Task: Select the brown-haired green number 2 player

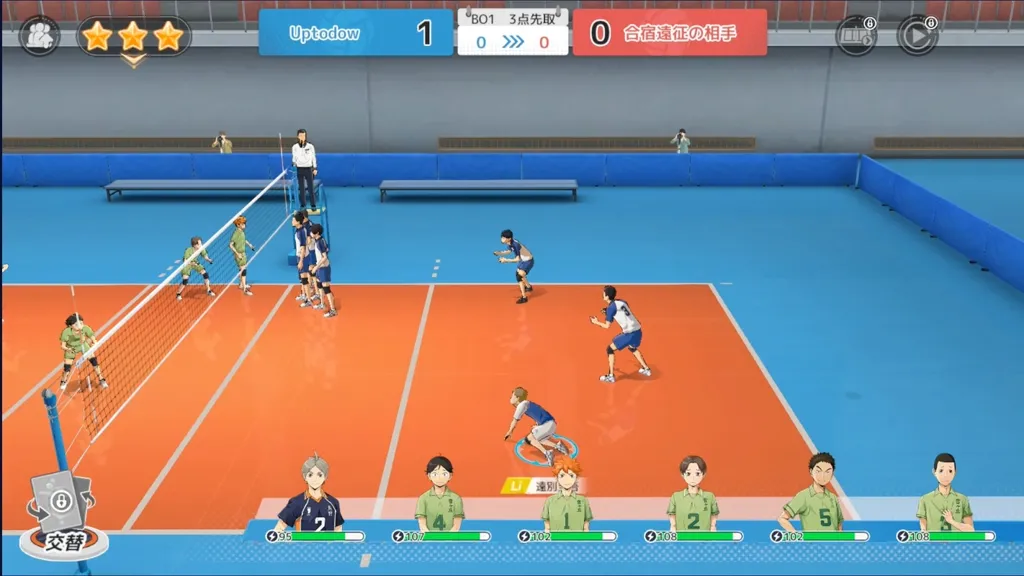Action: tap(692, 497)
